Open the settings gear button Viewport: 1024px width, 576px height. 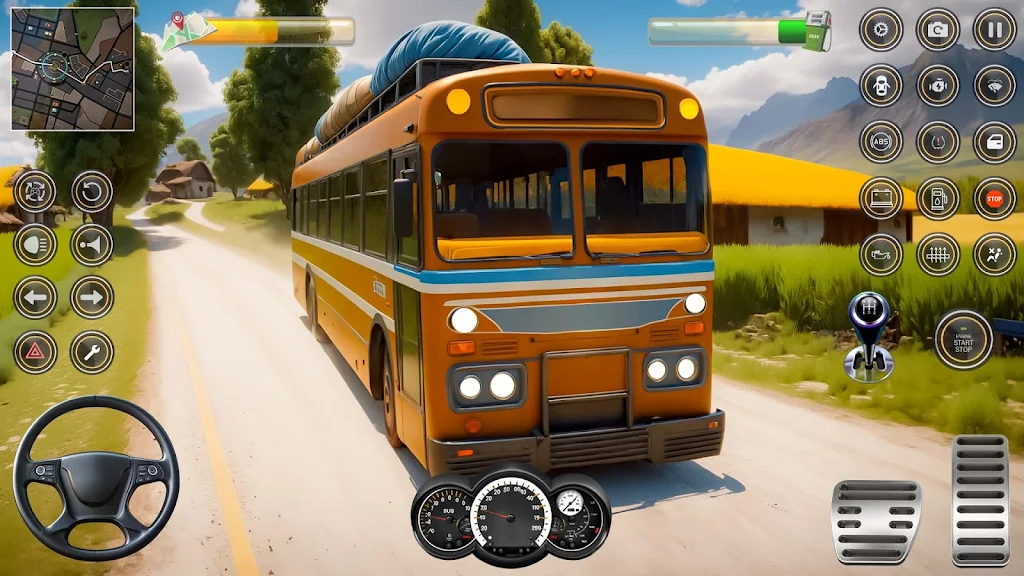coord(881,29)
